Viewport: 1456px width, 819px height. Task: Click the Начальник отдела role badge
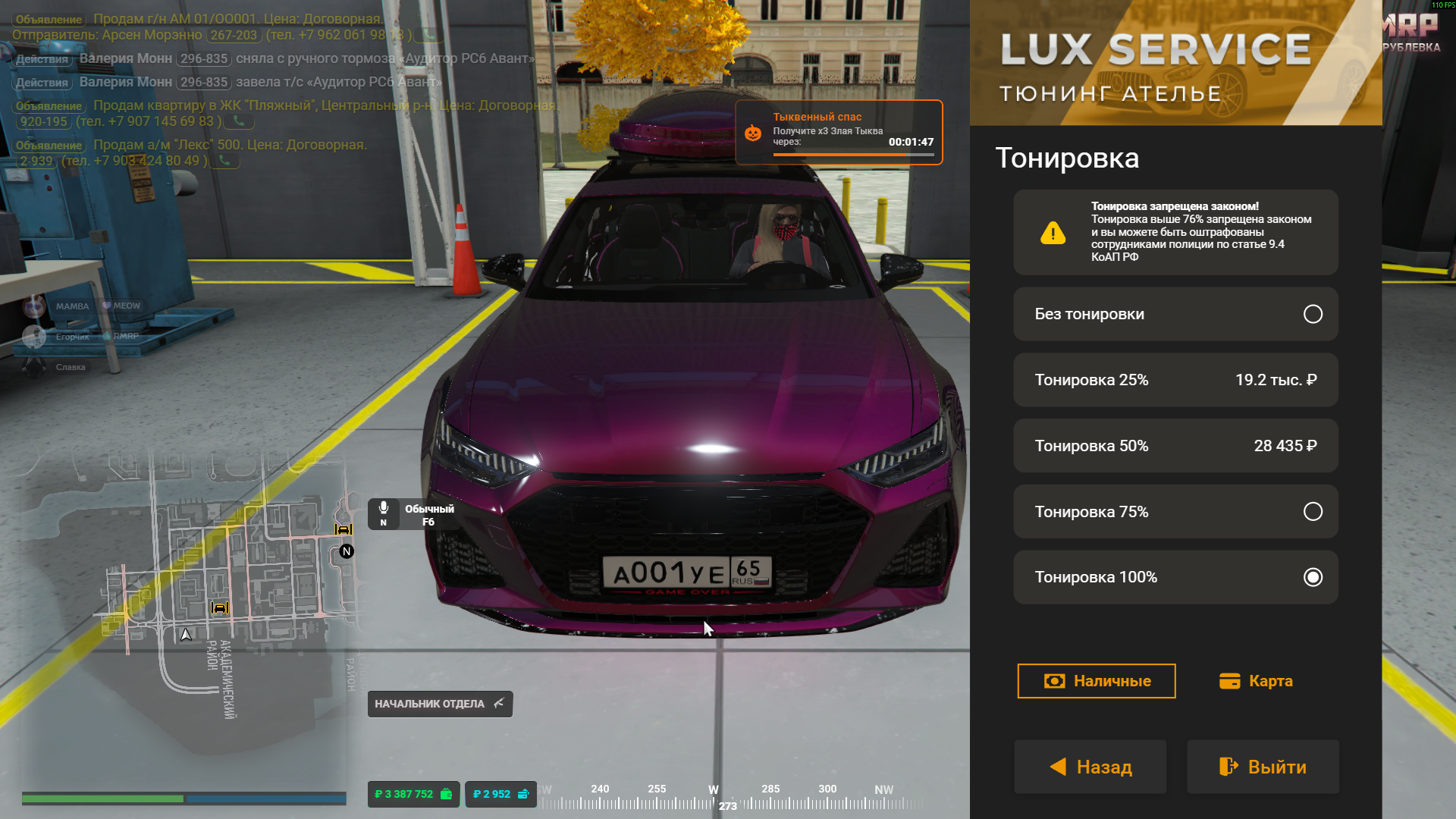point(440,704)
